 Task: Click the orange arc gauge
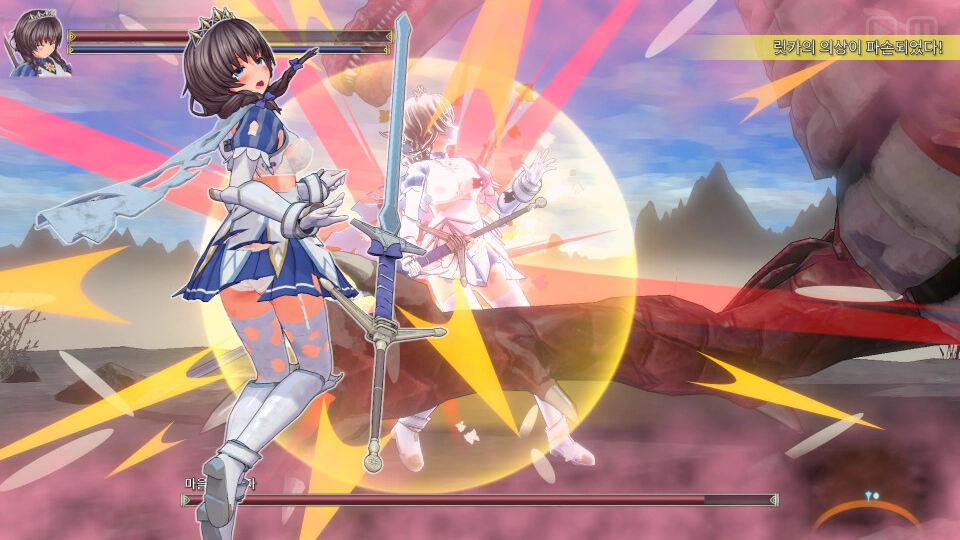click(866, 511)
